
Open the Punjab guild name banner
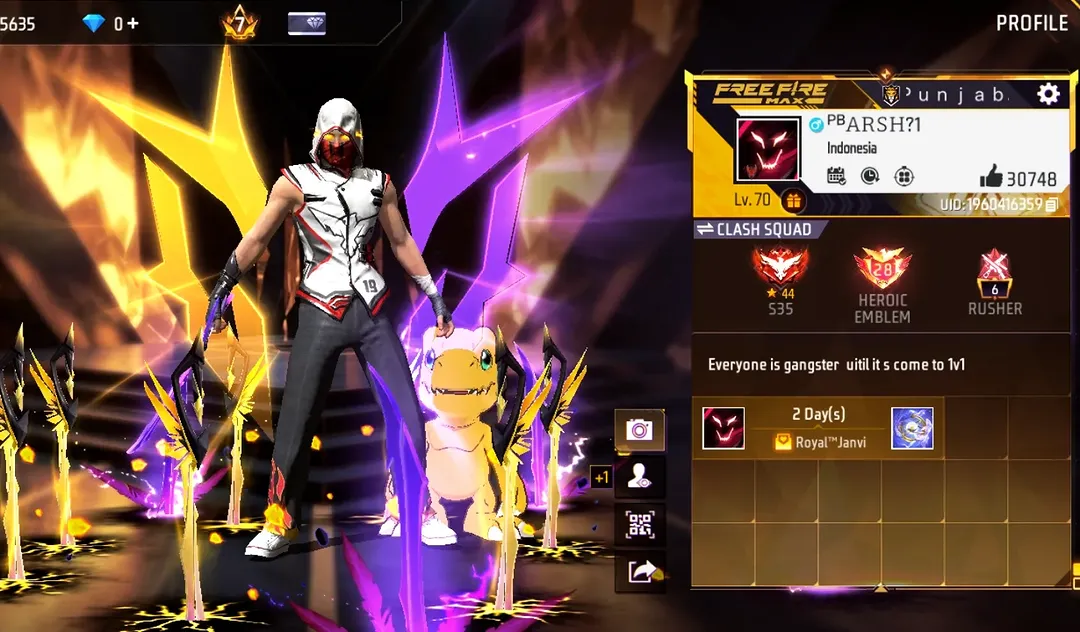point(945,94)
